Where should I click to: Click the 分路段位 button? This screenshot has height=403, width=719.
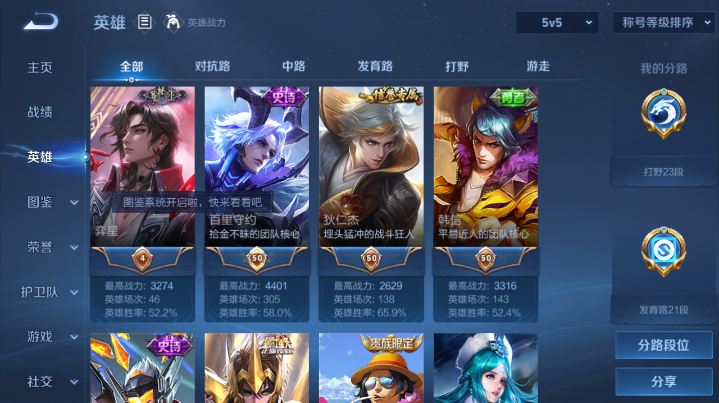(663, 345)
